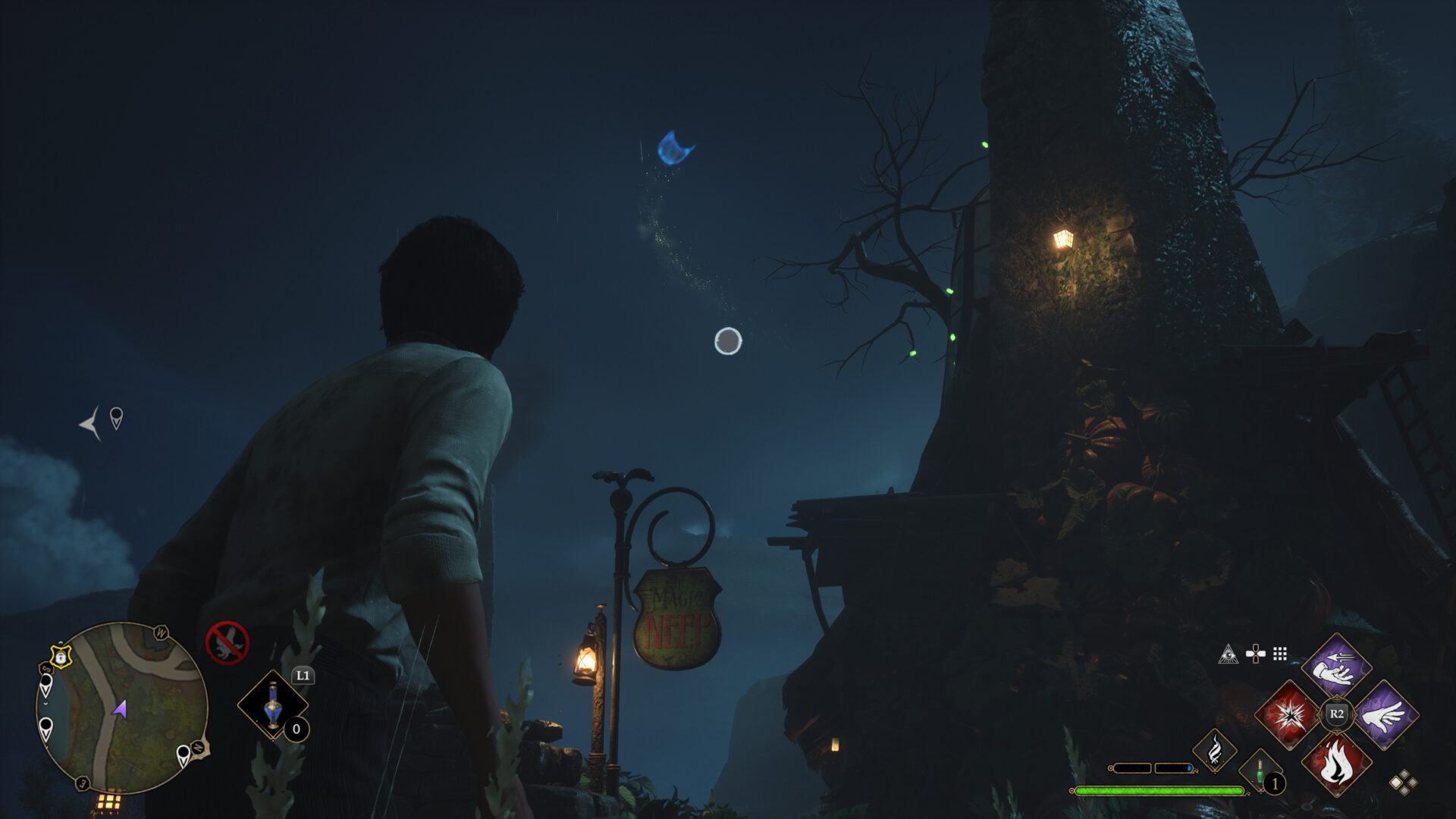Trigger the ancient magic wisp diamond

1214,750
